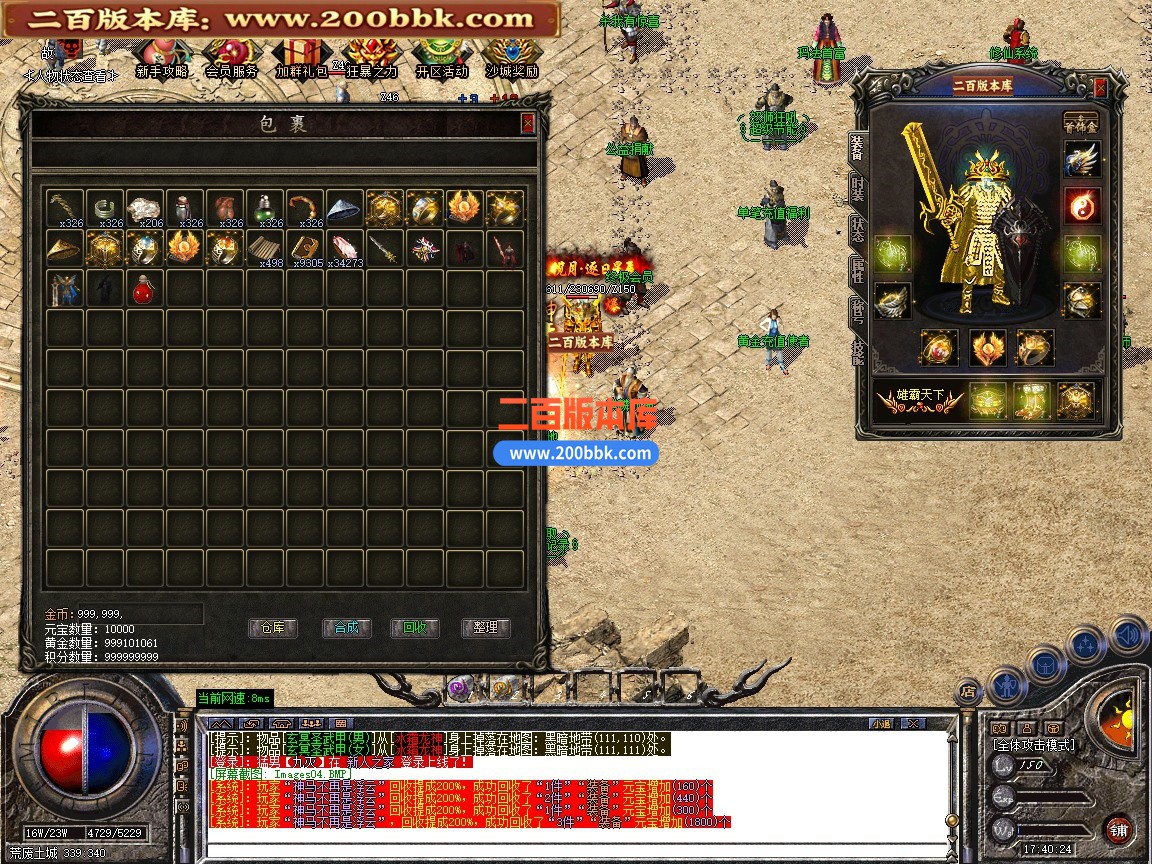
Task: Sort the bag with 整理 button
Action: click(x=486, y=628)
